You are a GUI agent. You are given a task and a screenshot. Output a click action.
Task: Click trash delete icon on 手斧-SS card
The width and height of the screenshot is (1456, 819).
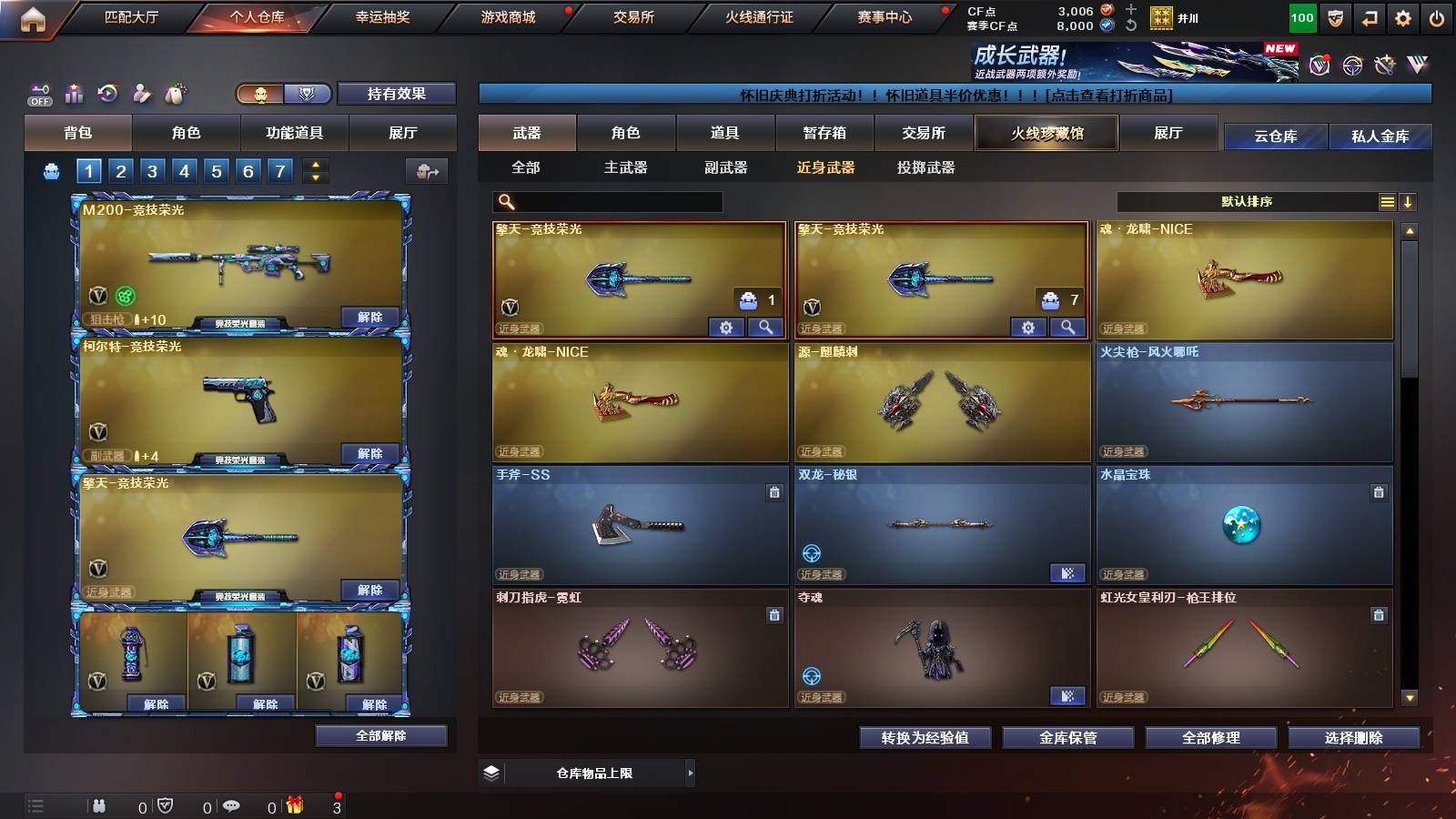pos(773,491)
